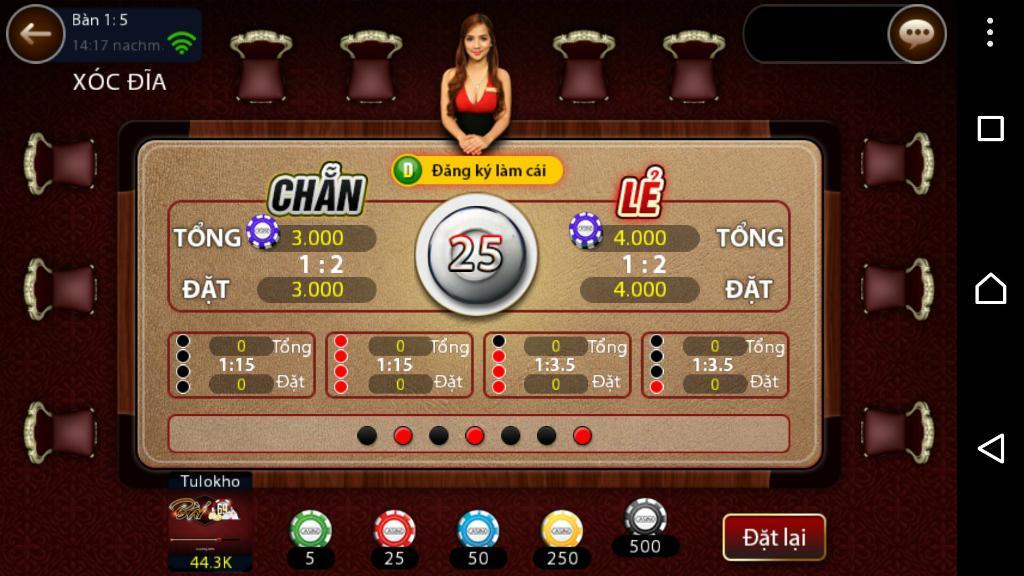The height and width of the screenshot is (576, 1024).
Task: Register as dealer with Đăng ký làm cái
Action: pyautogui.click(x=477, y=170)
